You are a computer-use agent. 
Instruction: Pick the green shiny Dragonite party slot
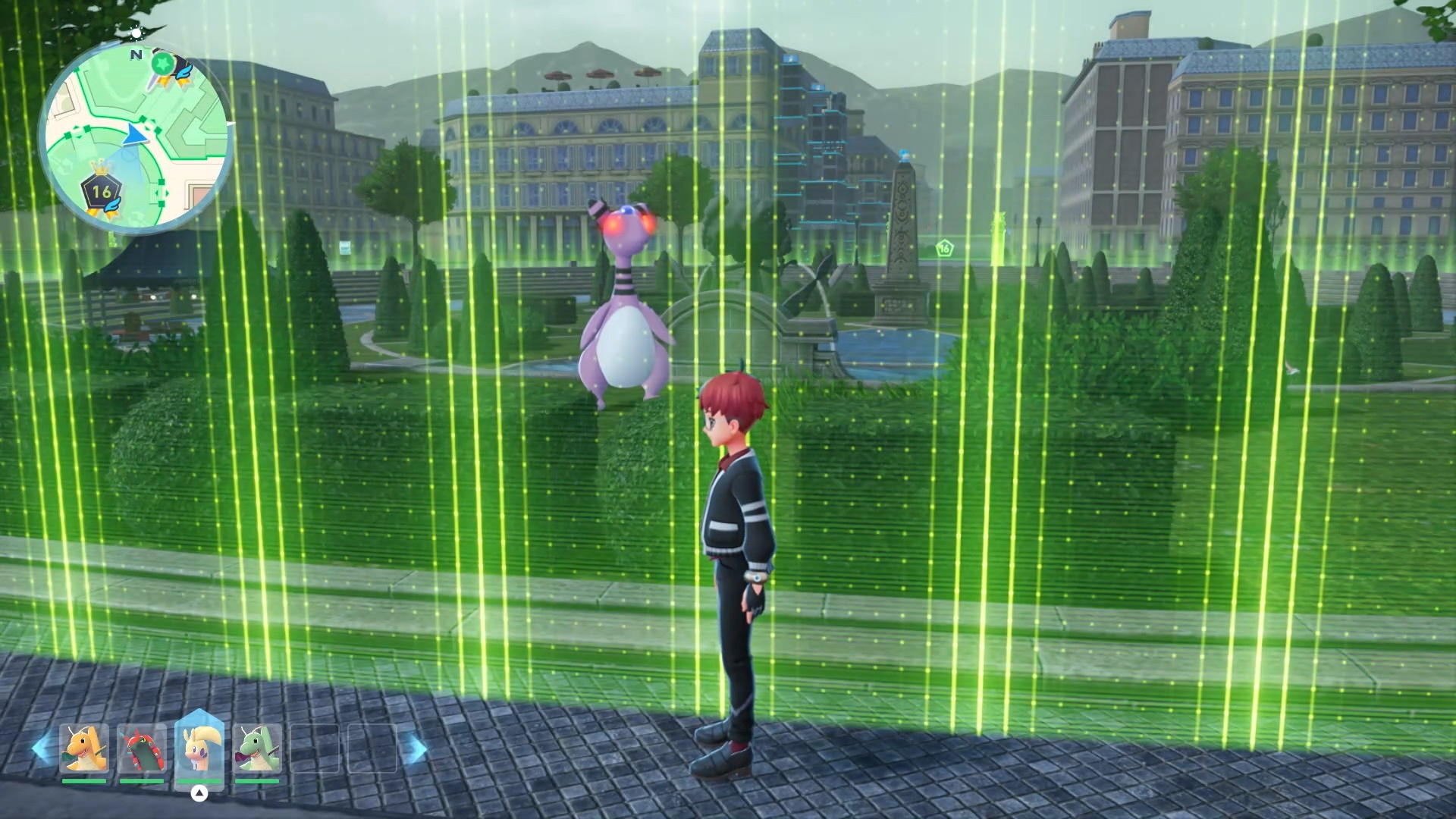258,750
